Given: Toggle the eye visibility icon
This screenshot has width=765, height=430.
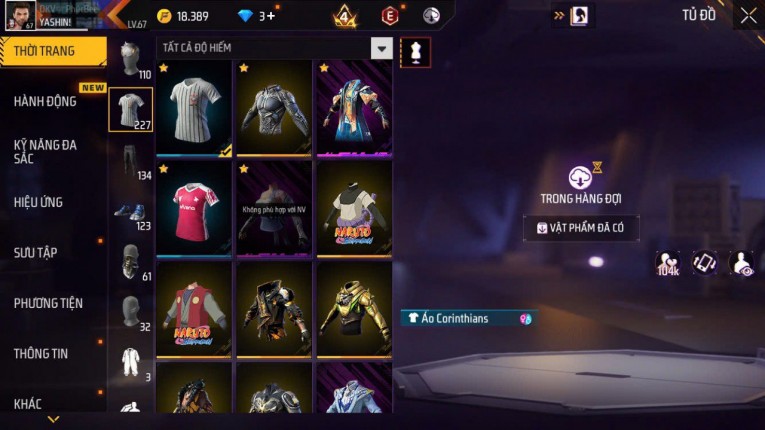Looking at the screenshot, I should (741, 263).
